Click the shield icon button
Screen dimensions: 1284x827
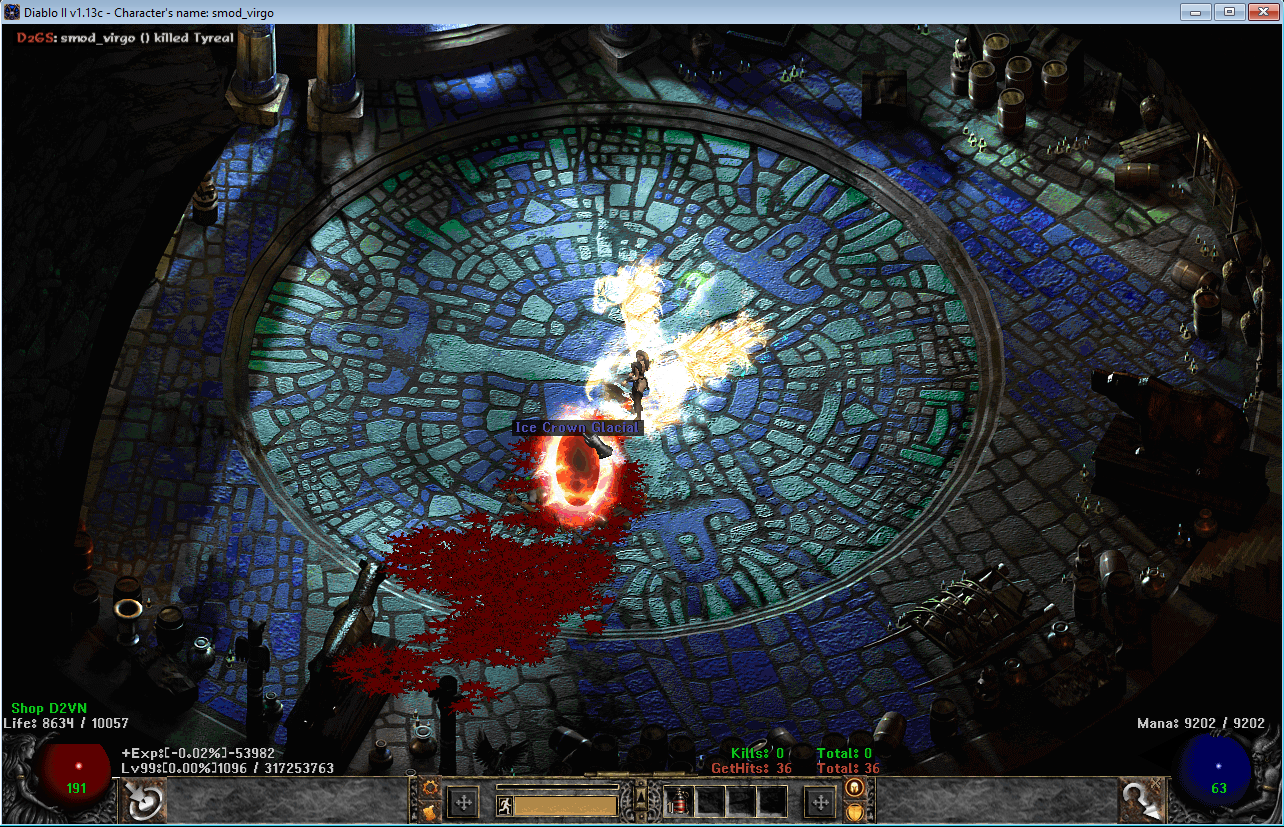pos(853,810)
